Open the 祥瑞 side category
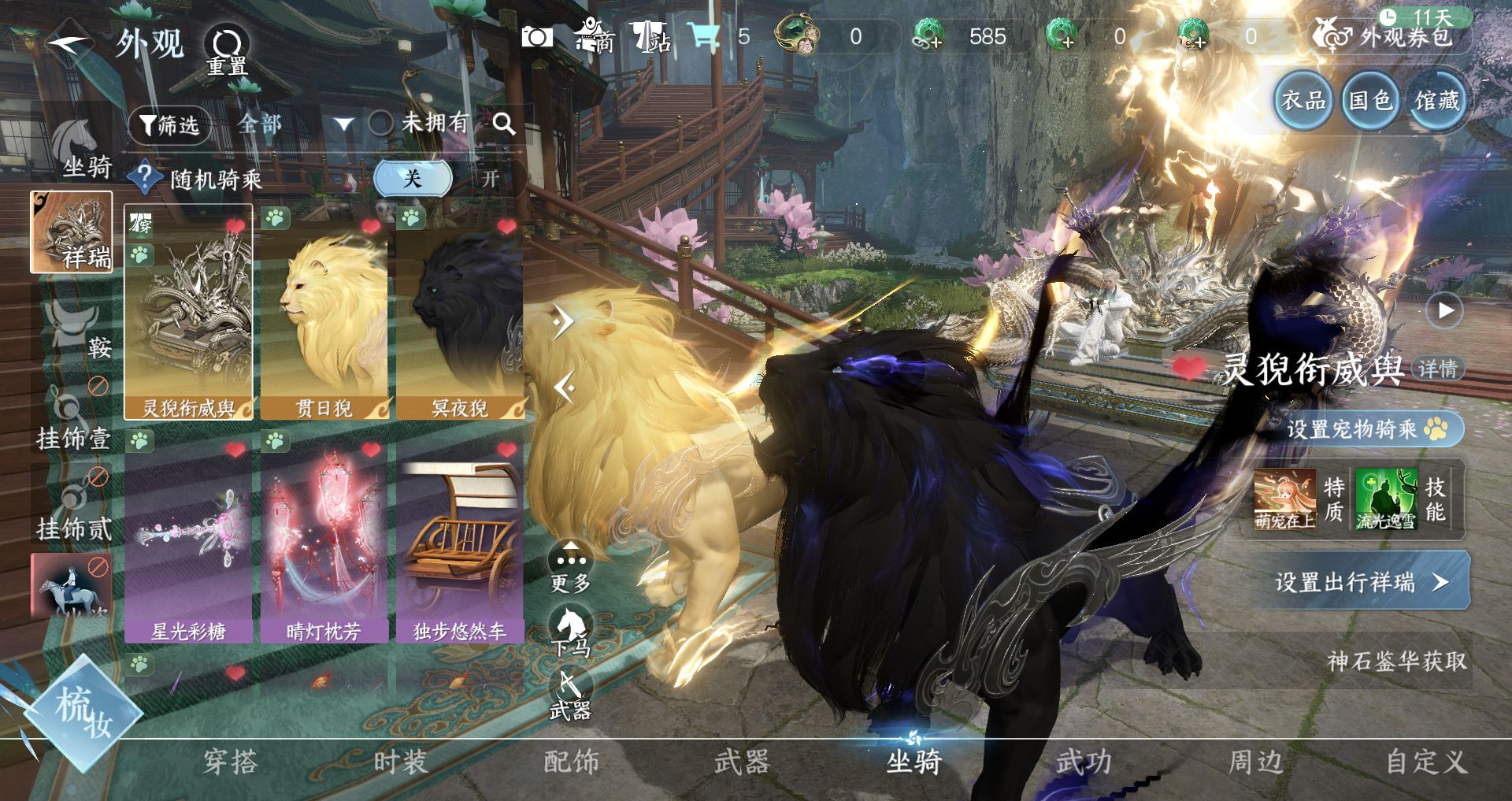Screen dimensions: 1512x801 72,232
